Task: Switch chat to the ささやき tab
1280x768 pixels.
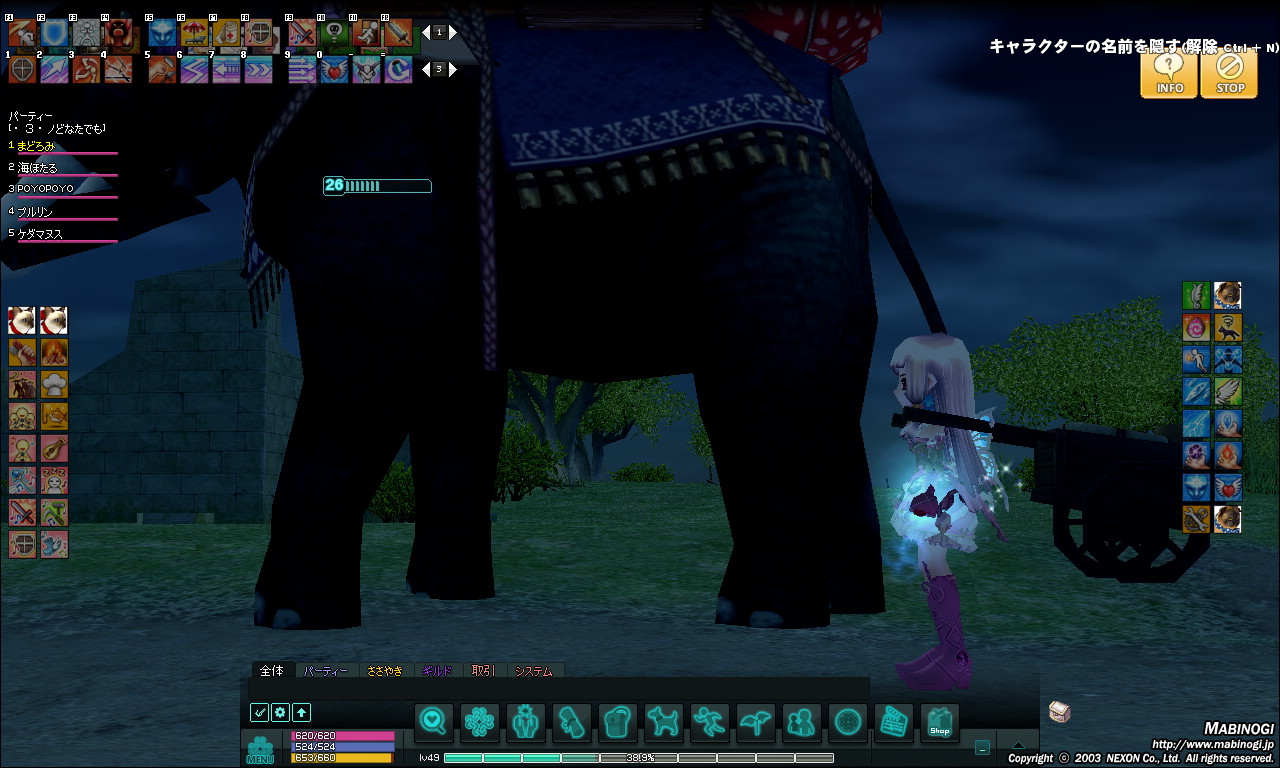Action: (x=385, y=671)
